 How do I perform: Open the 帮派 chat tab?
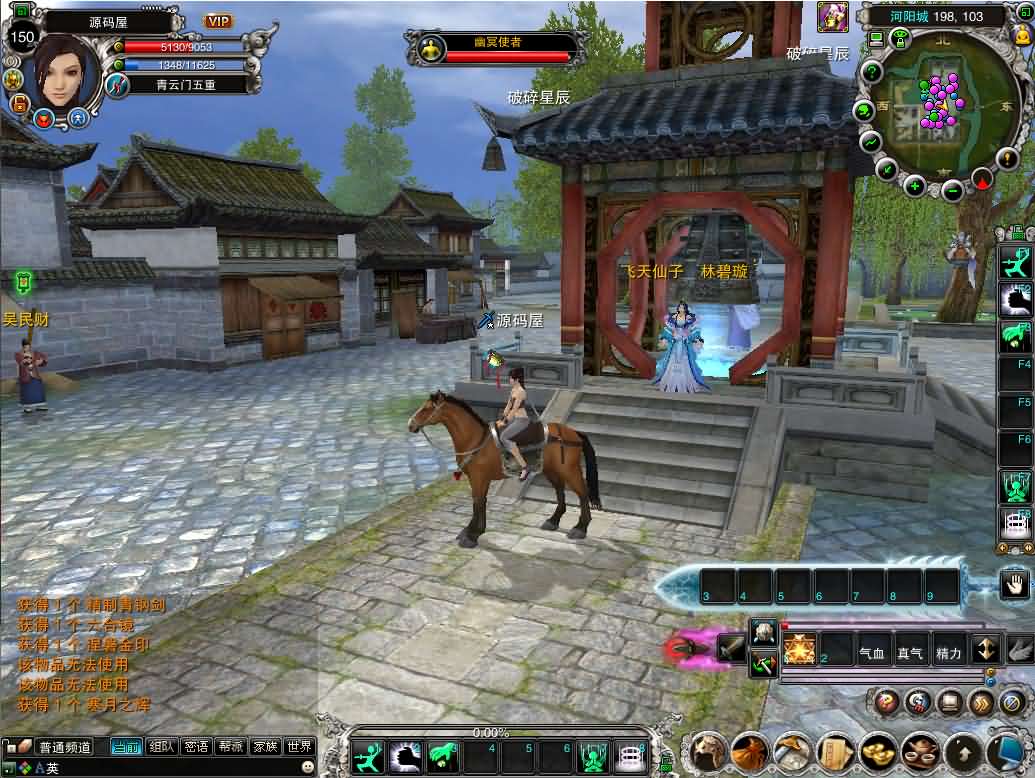click(231, 746)
